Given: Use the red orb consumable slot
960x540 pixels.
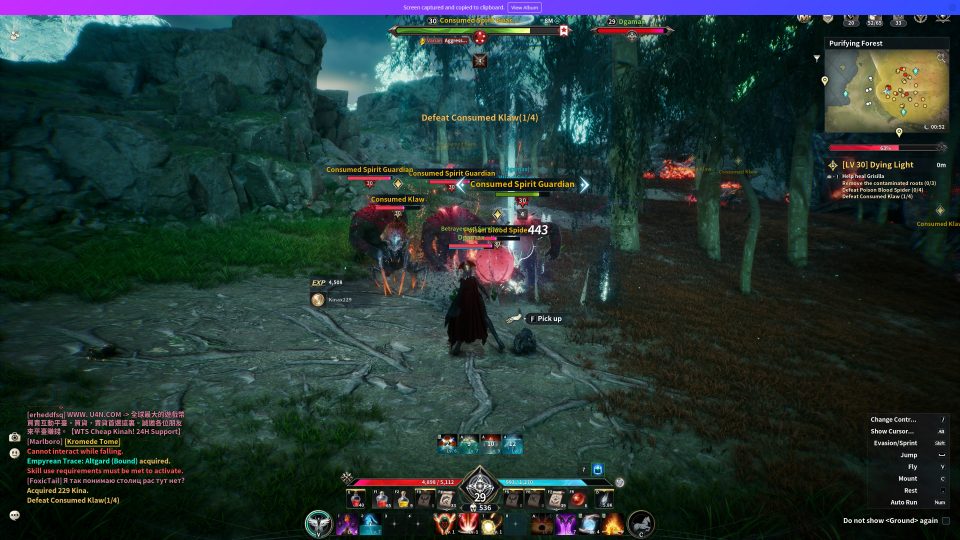Looking at the screenshot, I should pos(579,499).
